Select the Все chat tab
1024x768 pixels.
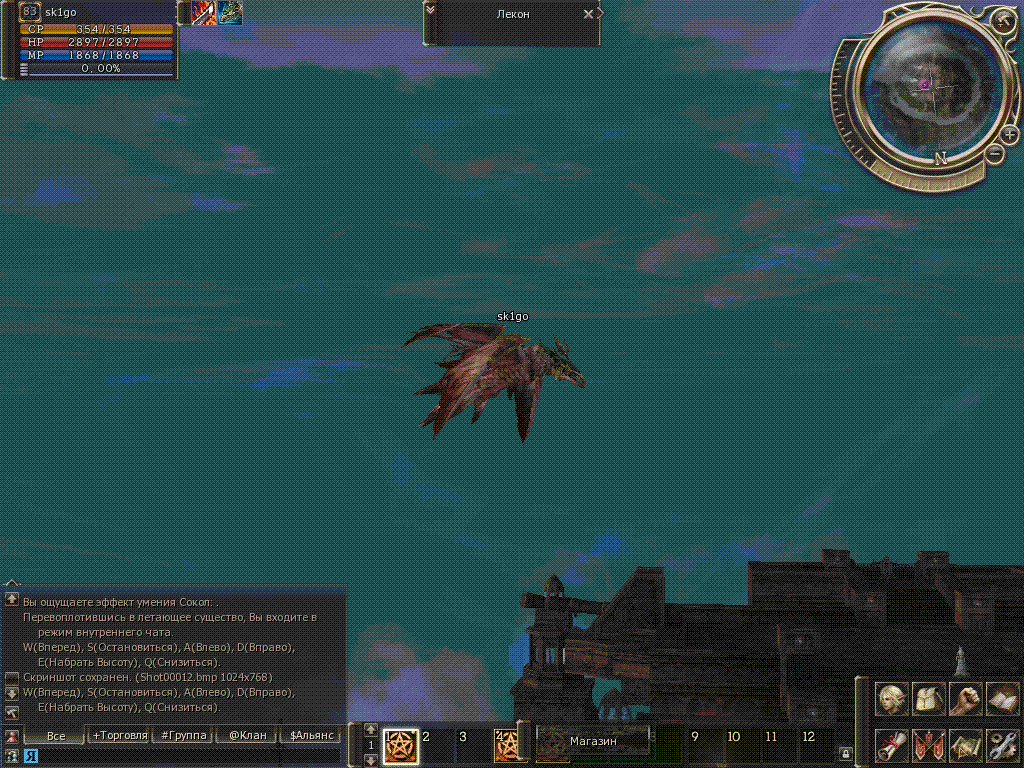pyautogui.click(x=56, y=735)
